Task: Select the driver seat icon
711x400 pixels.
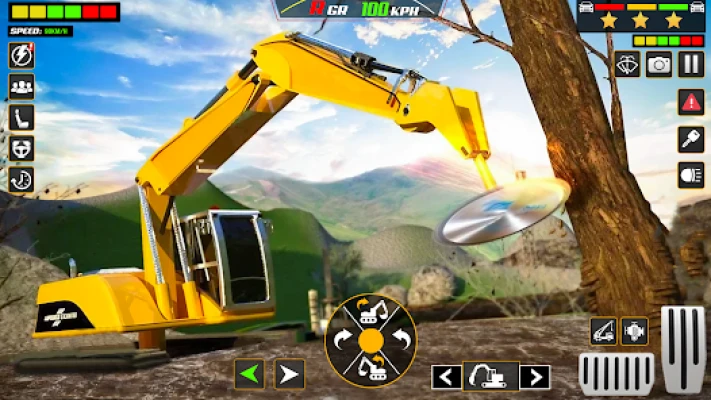Action: (x=21, y=117)
